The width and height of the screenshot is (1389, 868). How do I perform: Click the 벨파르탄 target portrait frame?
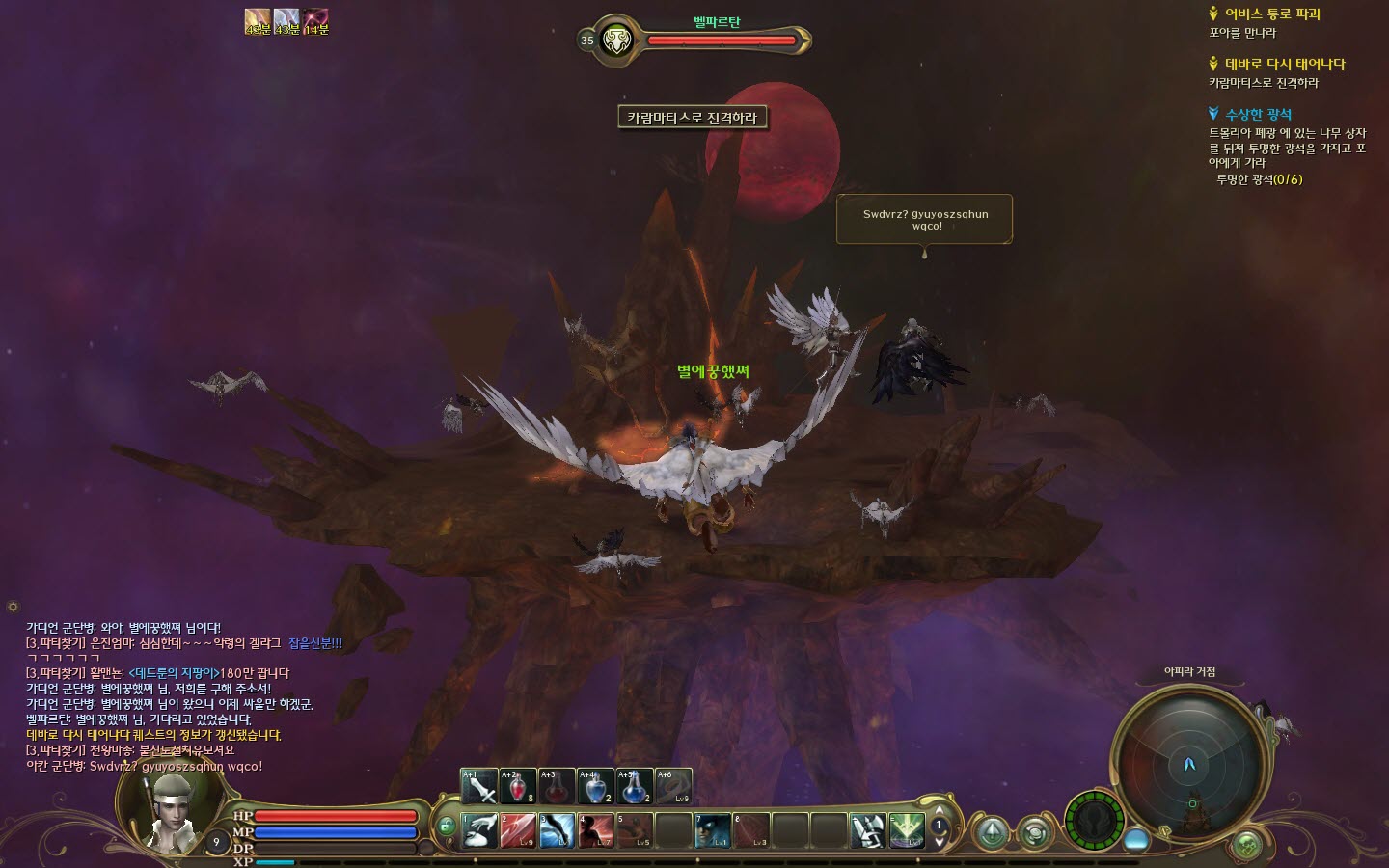[615, 41]
